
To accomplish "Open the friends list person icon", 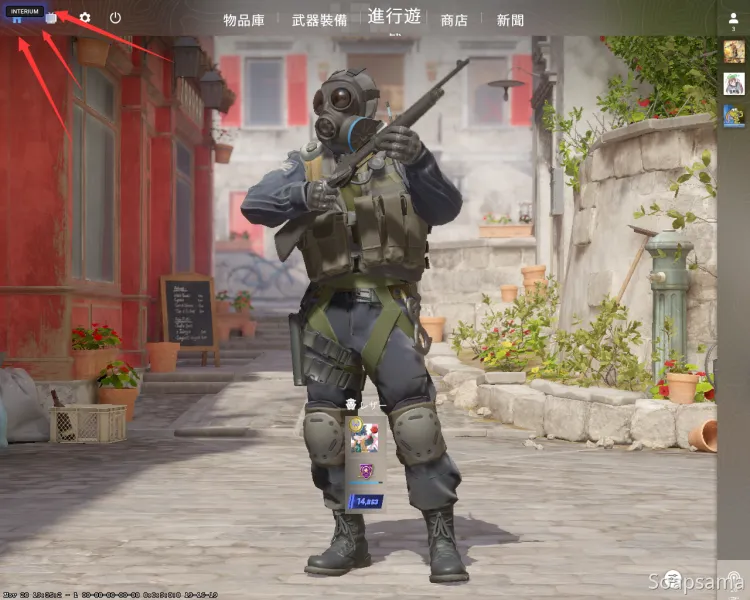I will 734,17.
